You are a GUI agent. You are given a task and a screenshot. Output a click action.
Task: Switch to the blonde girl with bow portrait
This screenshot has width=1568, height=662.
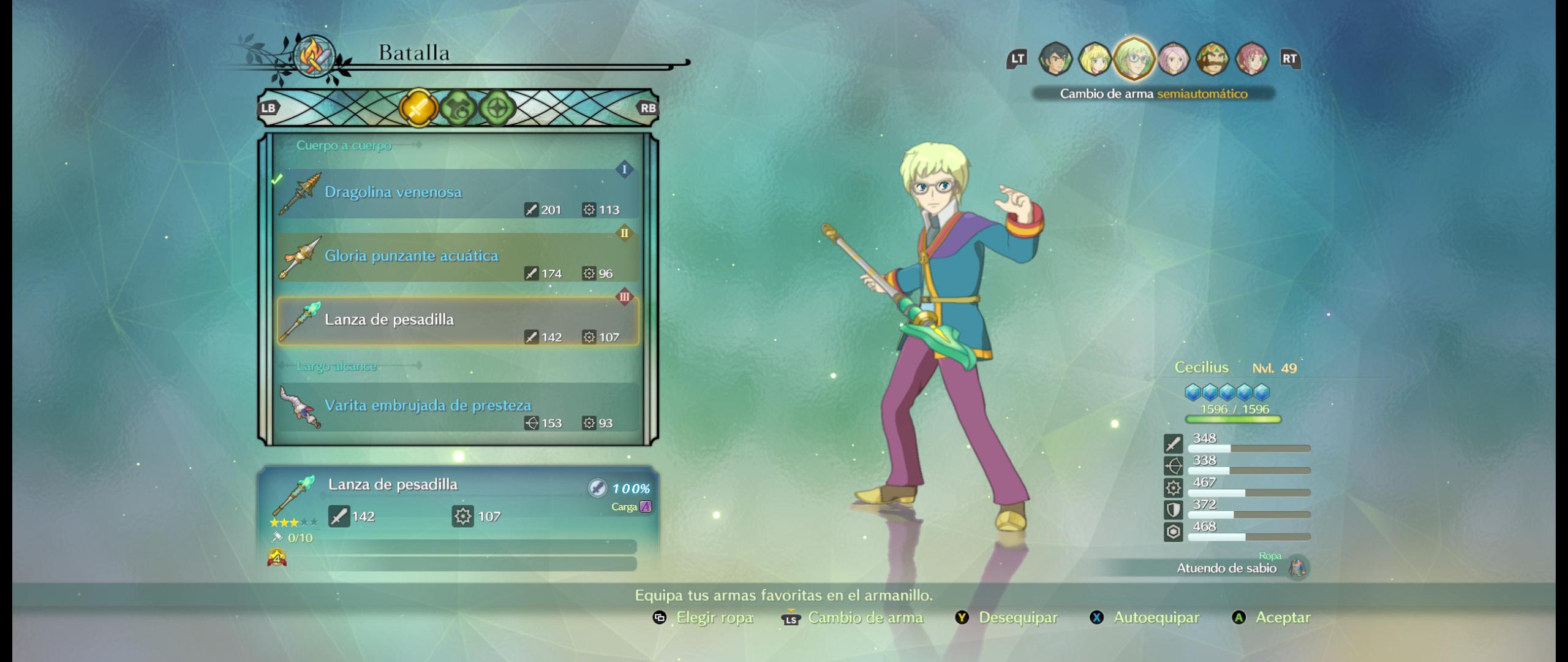click(x=1095, y=59)
